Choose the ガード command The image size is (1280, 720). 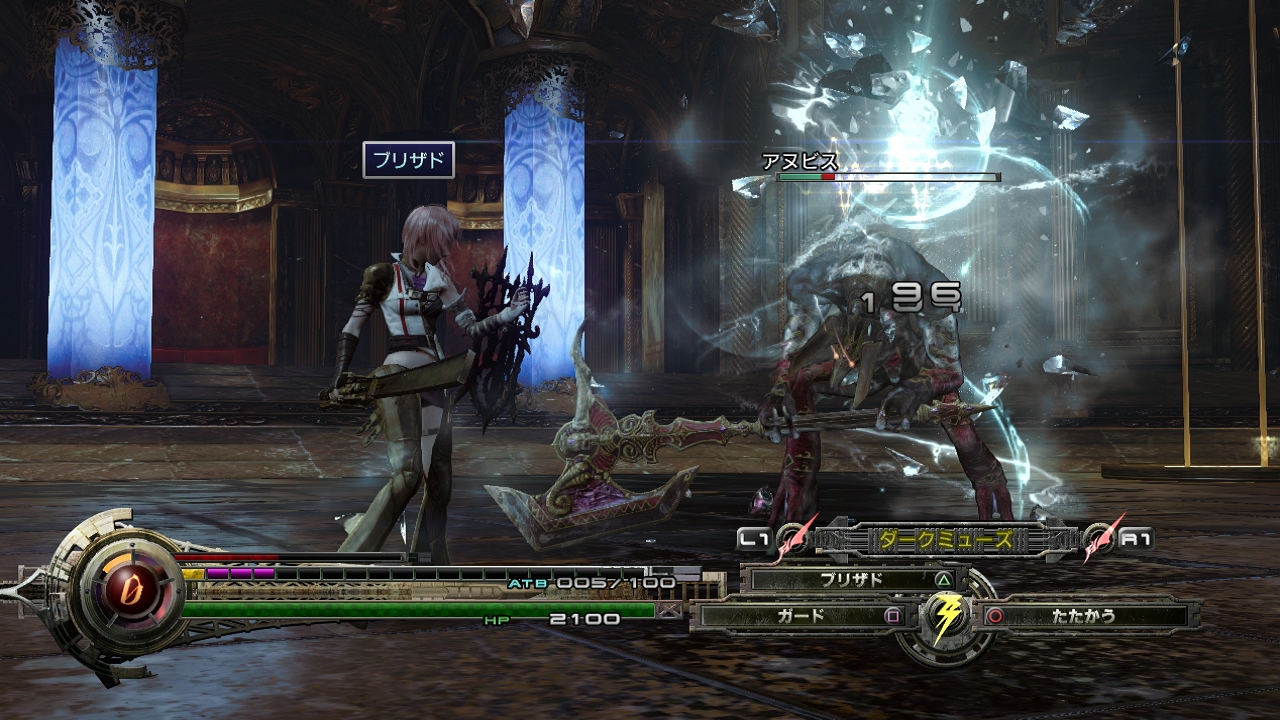pos(802,616)
